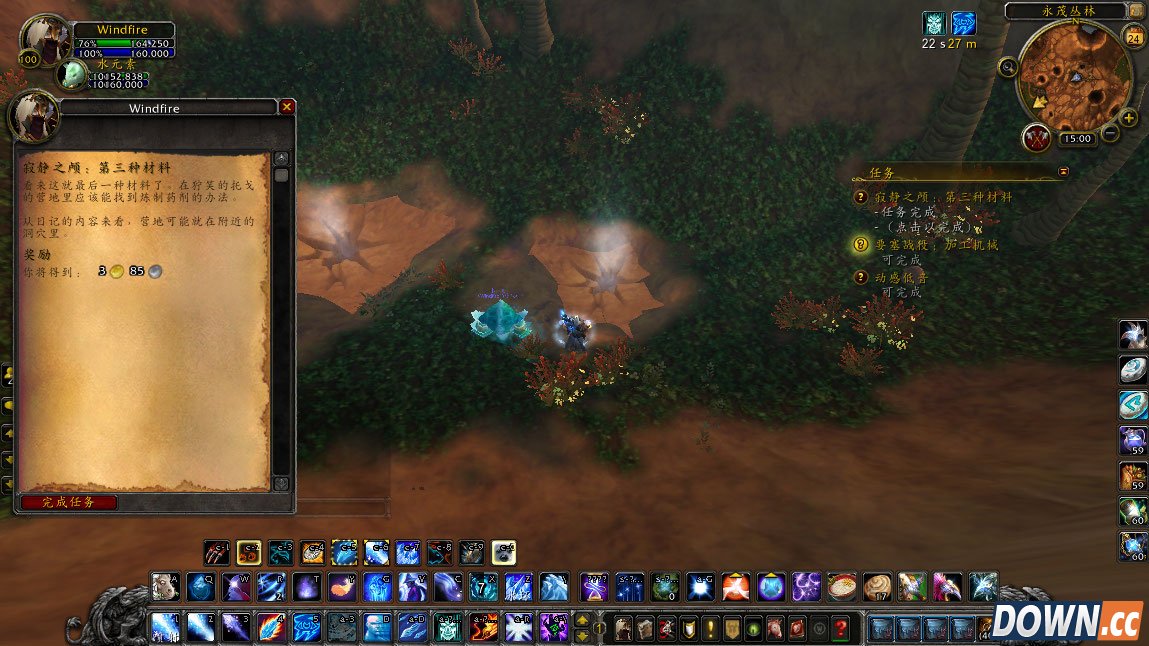
Task: Collapse the 任务 quest tracker
Action: [1063, 172]
